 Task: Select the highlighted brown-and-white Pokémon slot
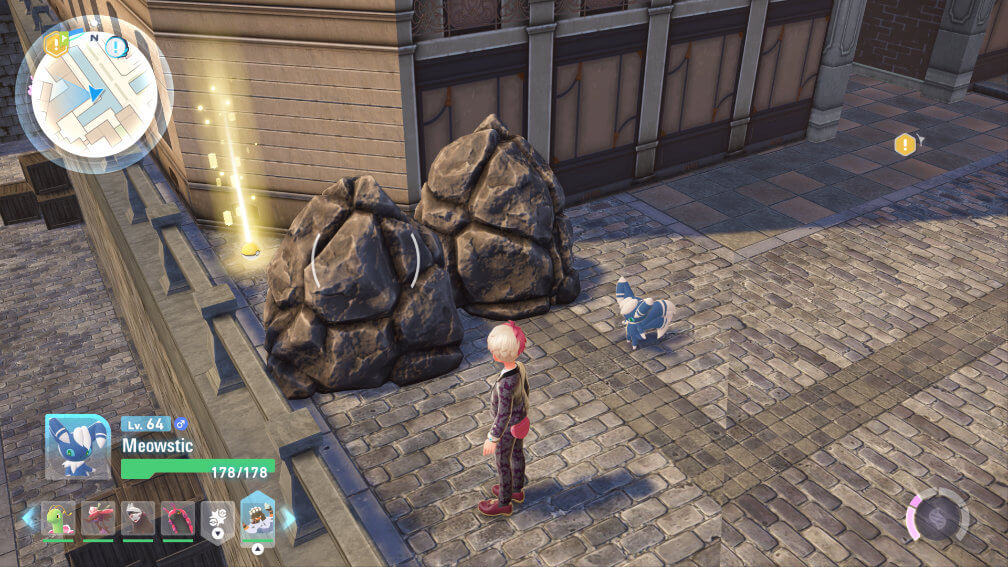tap(257, 519)
